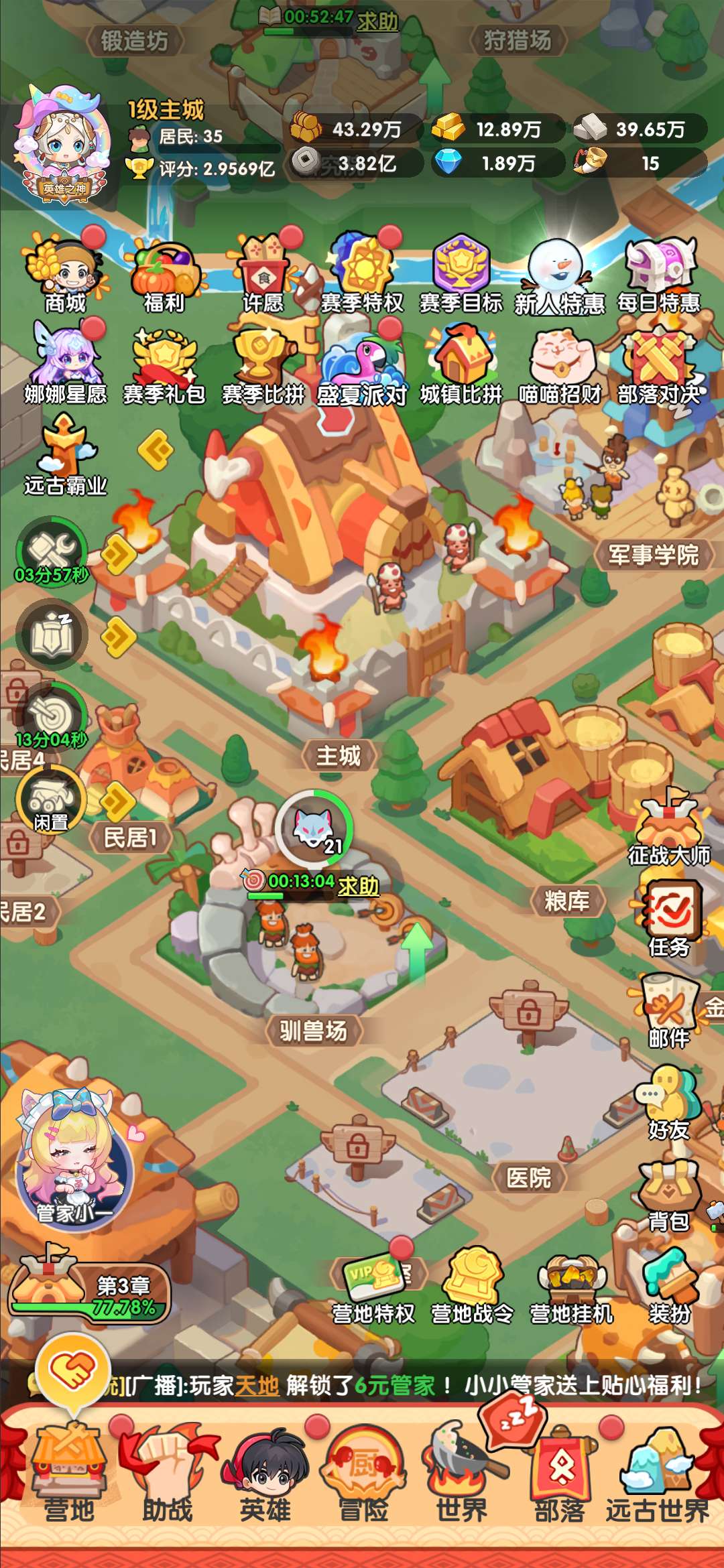Open the 好友 friends list
This screenshot has width=724, height=1568.
(x=669, y=1102)
